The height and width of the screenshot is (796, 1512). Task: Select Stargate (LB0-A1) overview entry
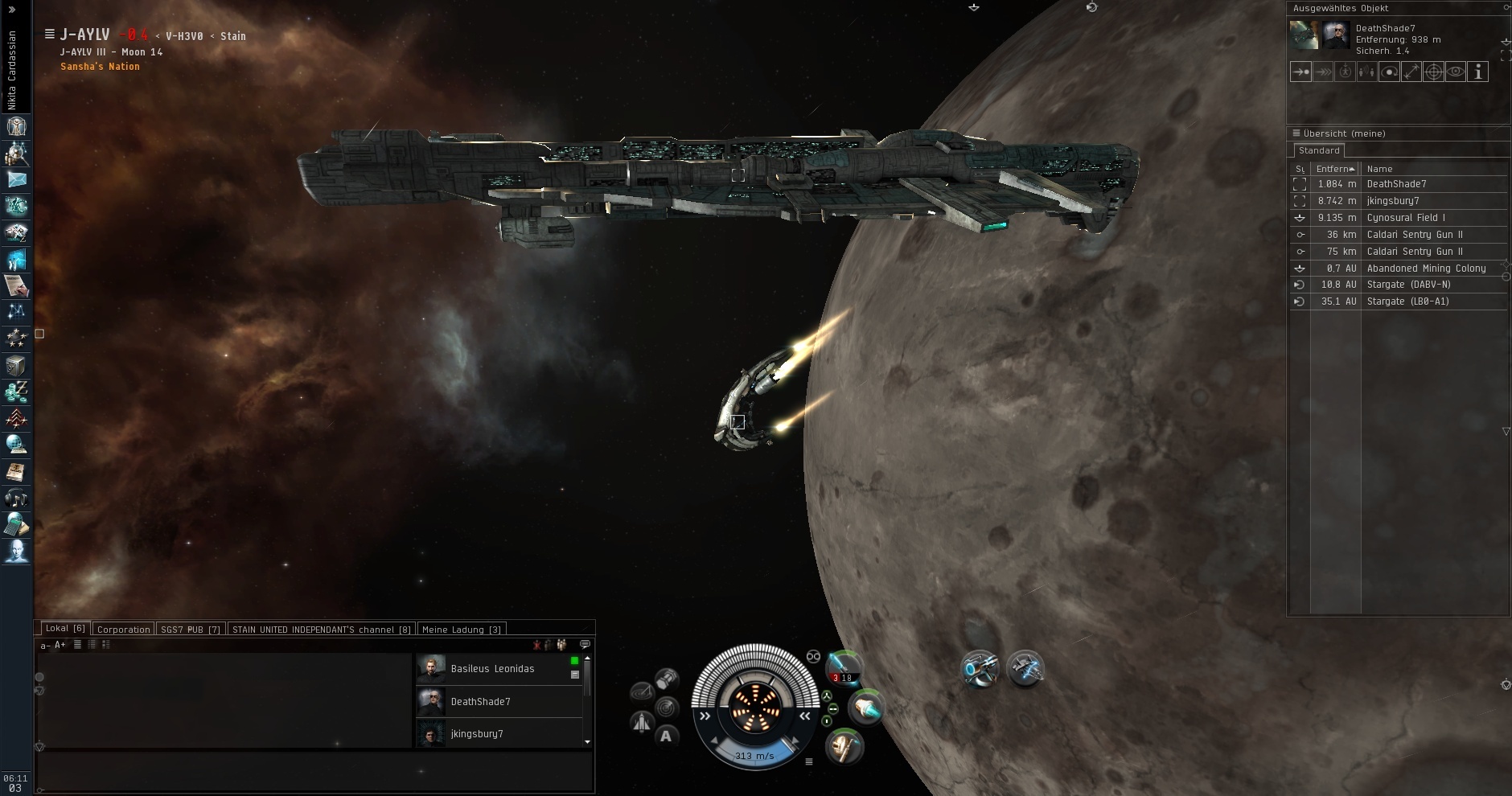pos(1407,302)
